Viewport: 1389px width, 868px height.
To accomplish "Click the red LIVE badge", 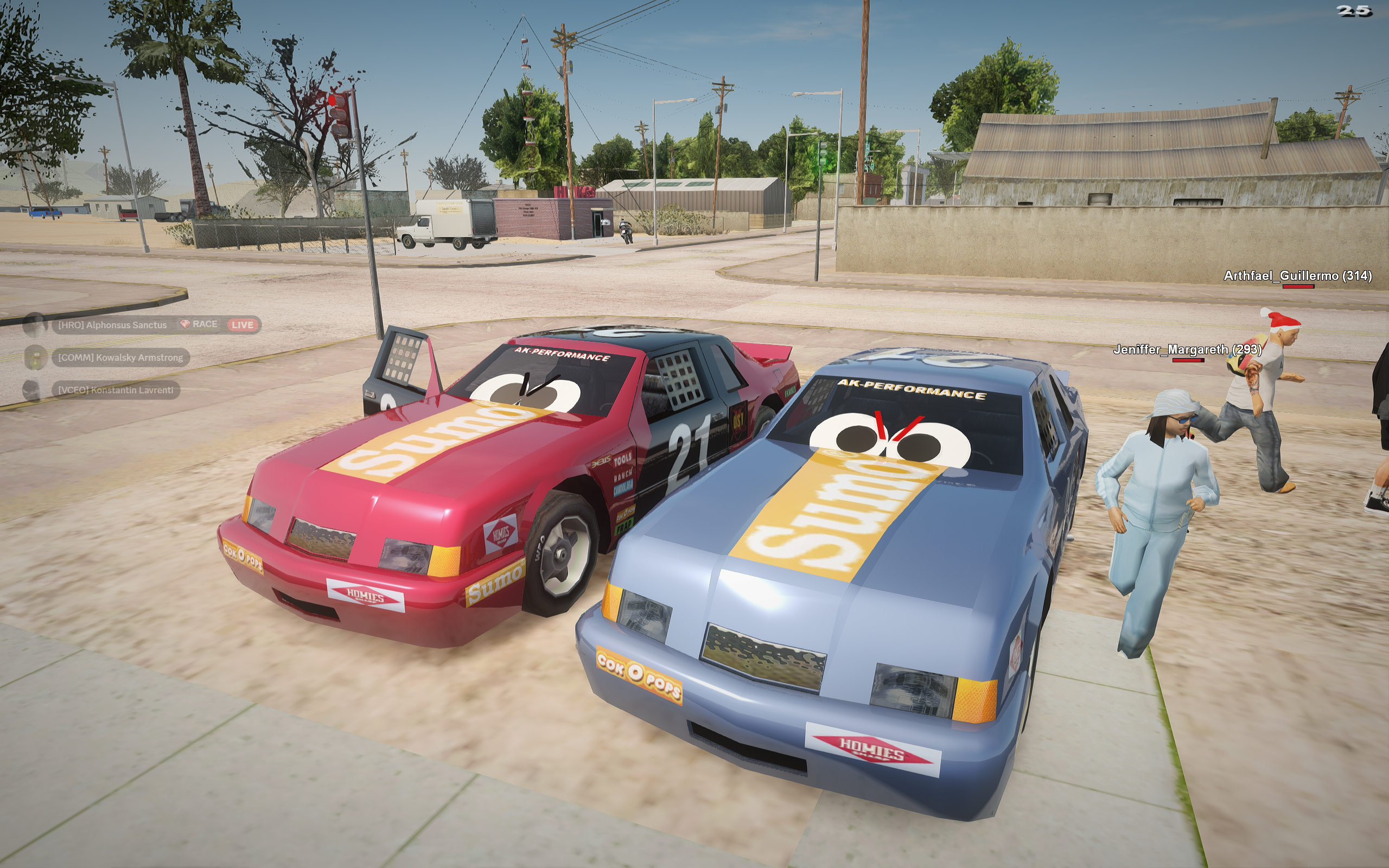I will (242, 325).
